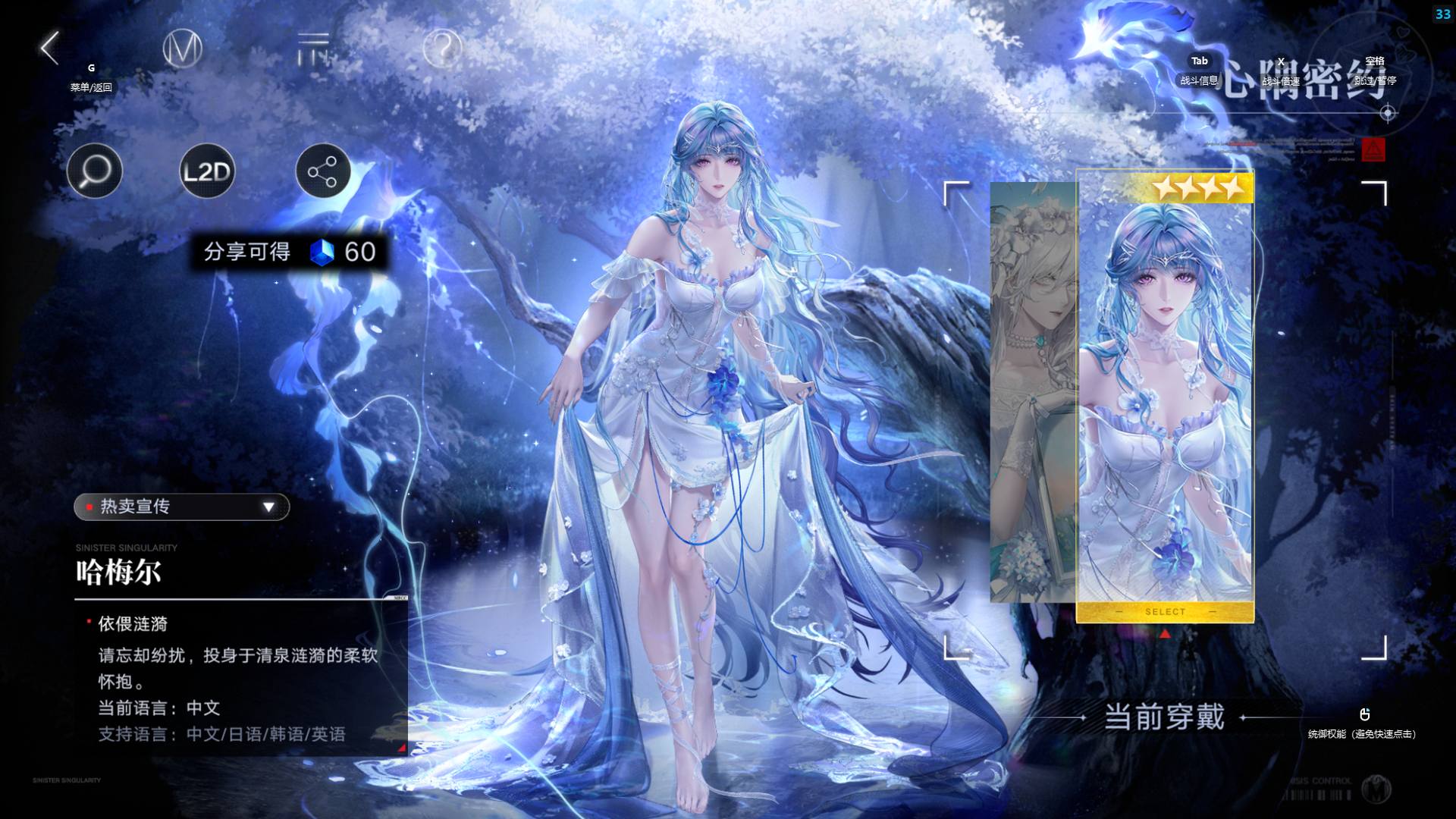Open the question mark help icon

442,49
